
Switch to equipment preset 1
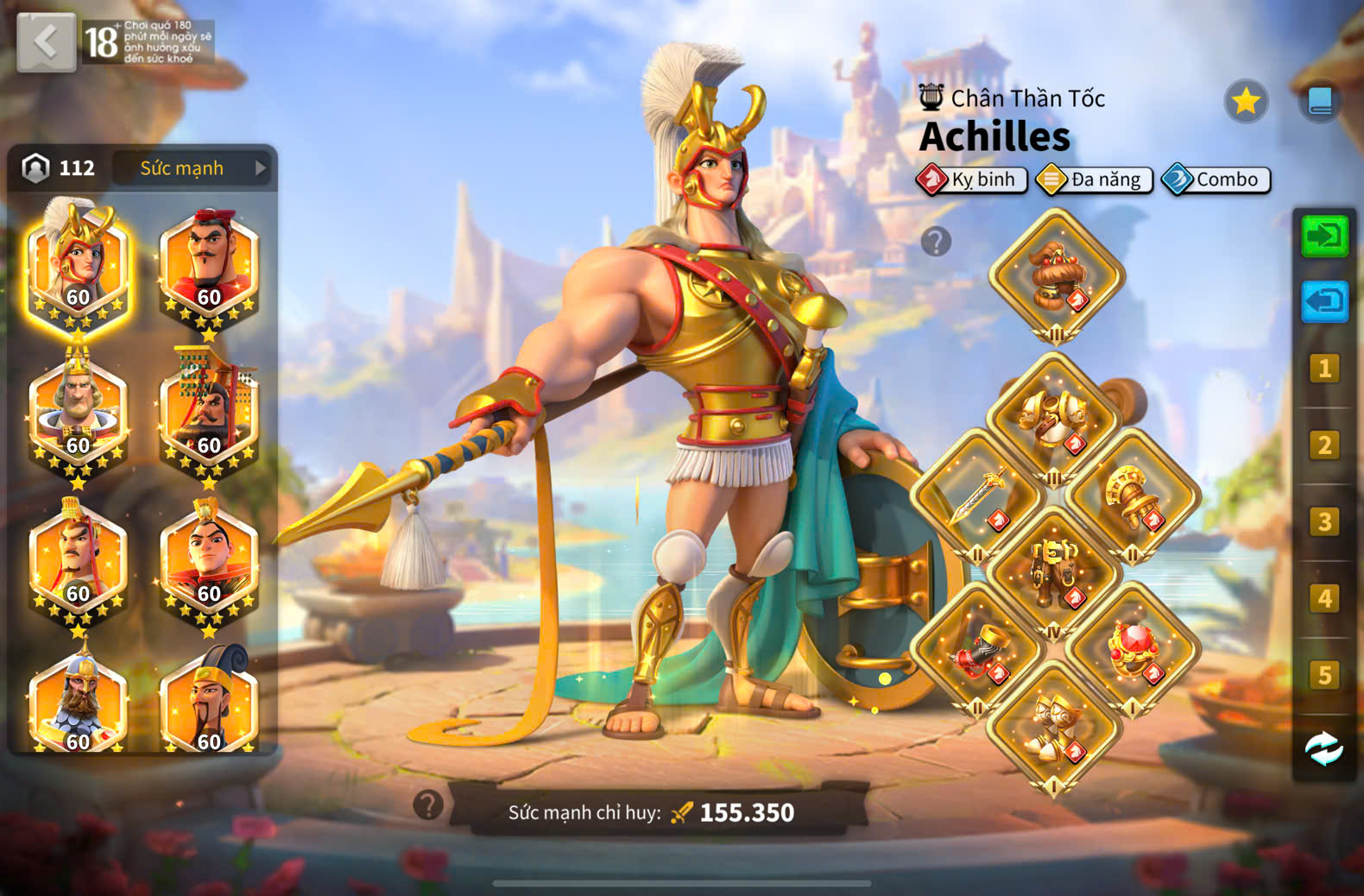[1324, 369]
